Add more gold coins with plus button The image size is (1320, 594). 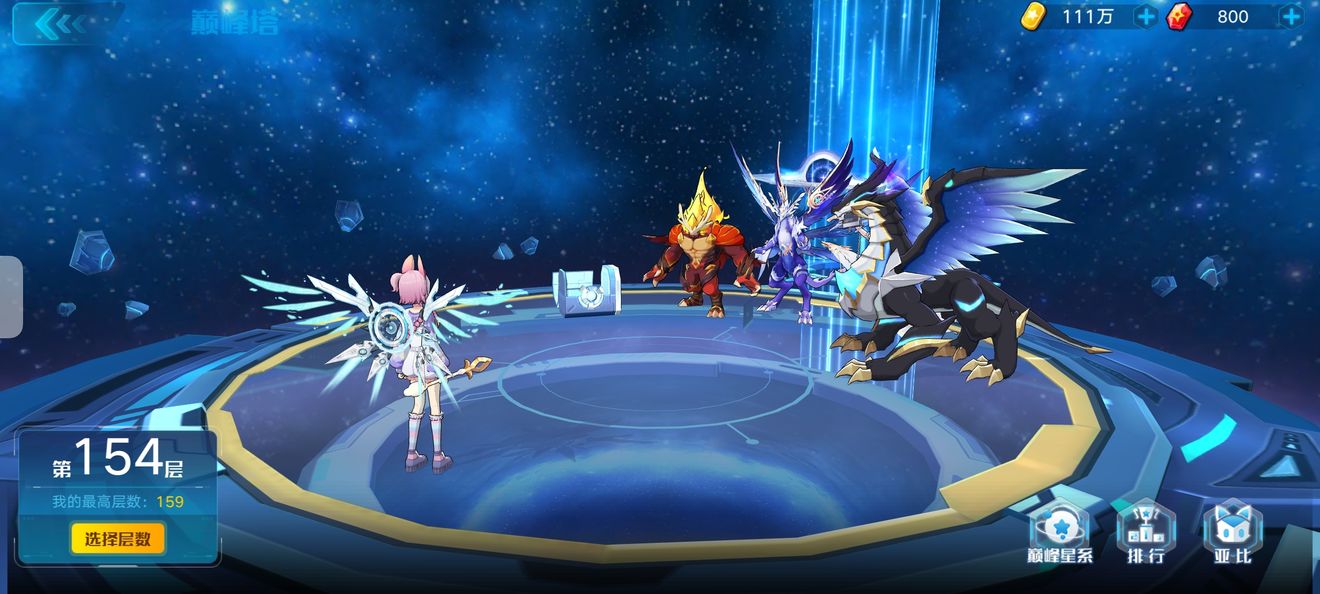(1146, 17)
